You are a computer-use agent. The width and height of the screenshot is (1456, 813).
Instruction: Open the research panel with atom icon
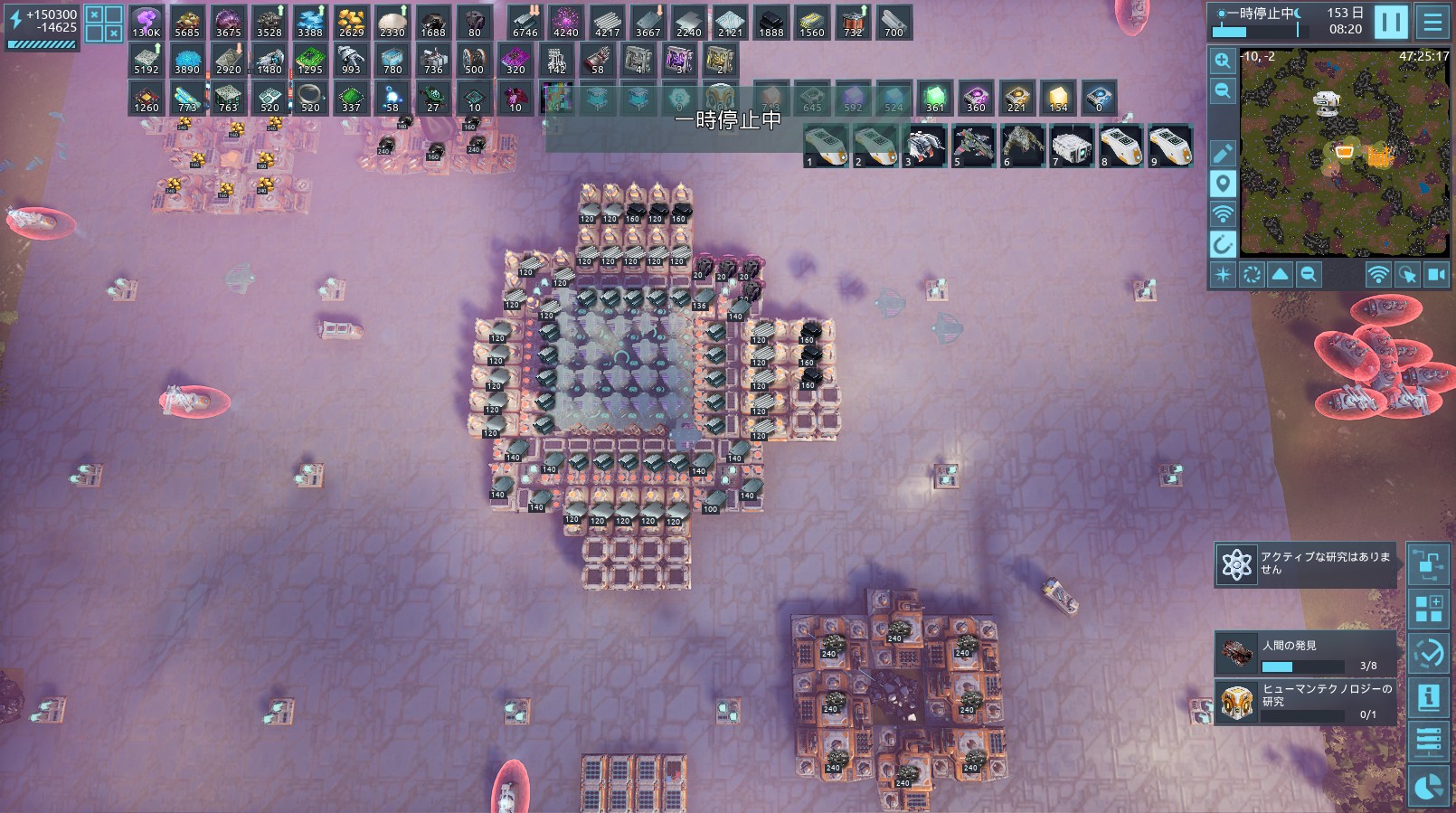click(x=1235, y=564)
